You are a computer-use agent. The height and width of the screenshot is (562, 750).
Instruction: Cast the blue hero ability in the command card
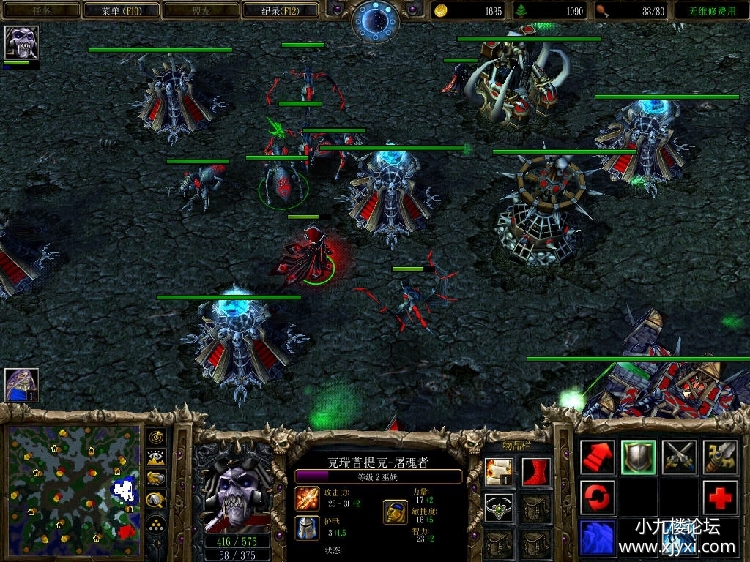pyautogui.click(x=597, y=537)
